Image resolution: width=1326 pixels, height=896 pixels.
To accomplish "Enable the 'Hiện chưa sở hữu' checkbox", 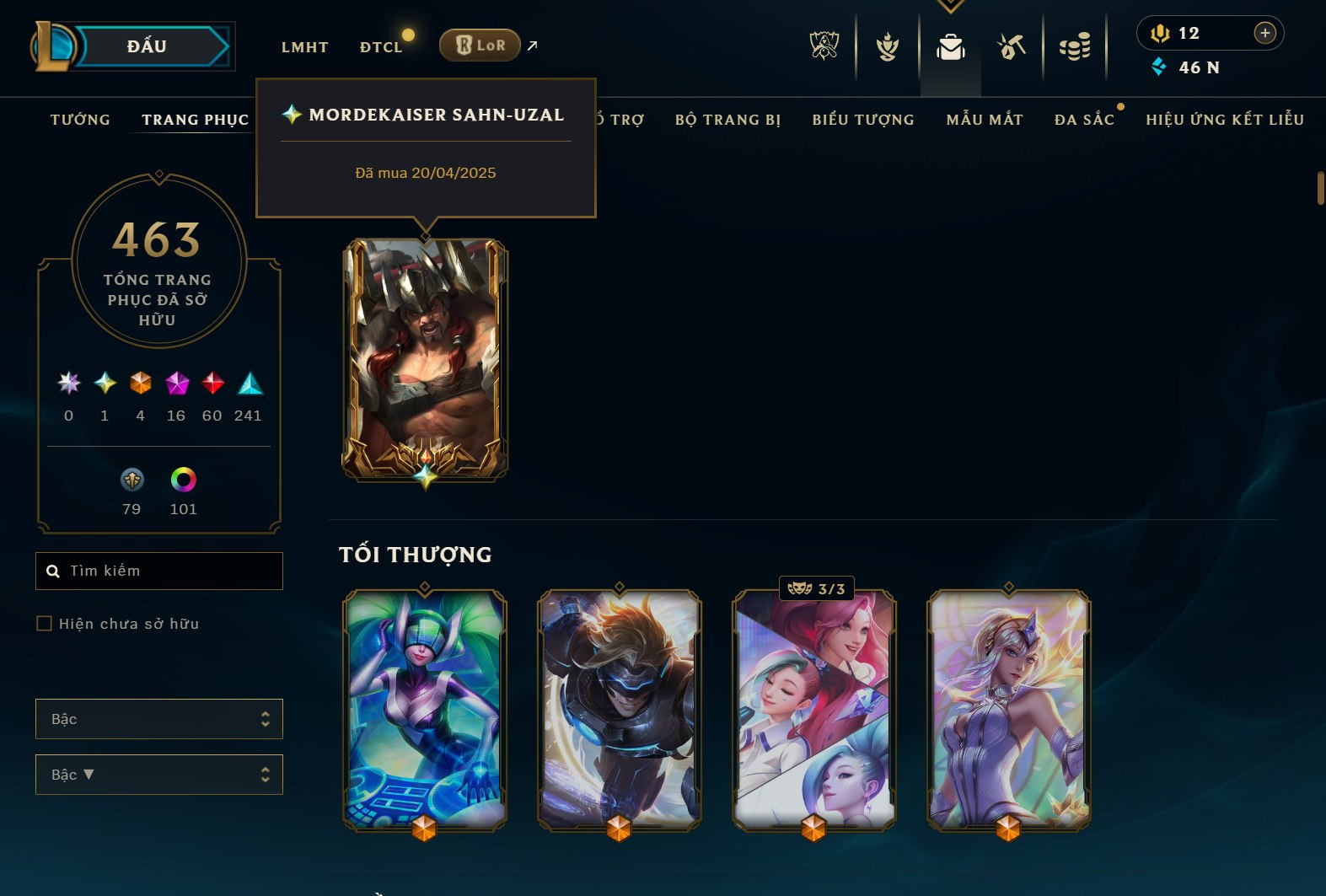I will 43,624.
